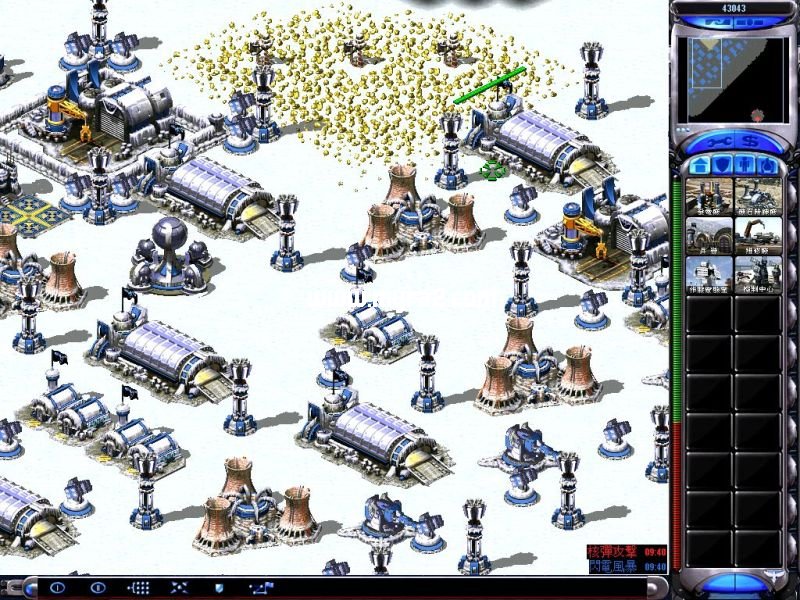The width and height of the screenshot is (800, 600).
Task: Select the crane service depot build icon
Action: tap(758, 235)
